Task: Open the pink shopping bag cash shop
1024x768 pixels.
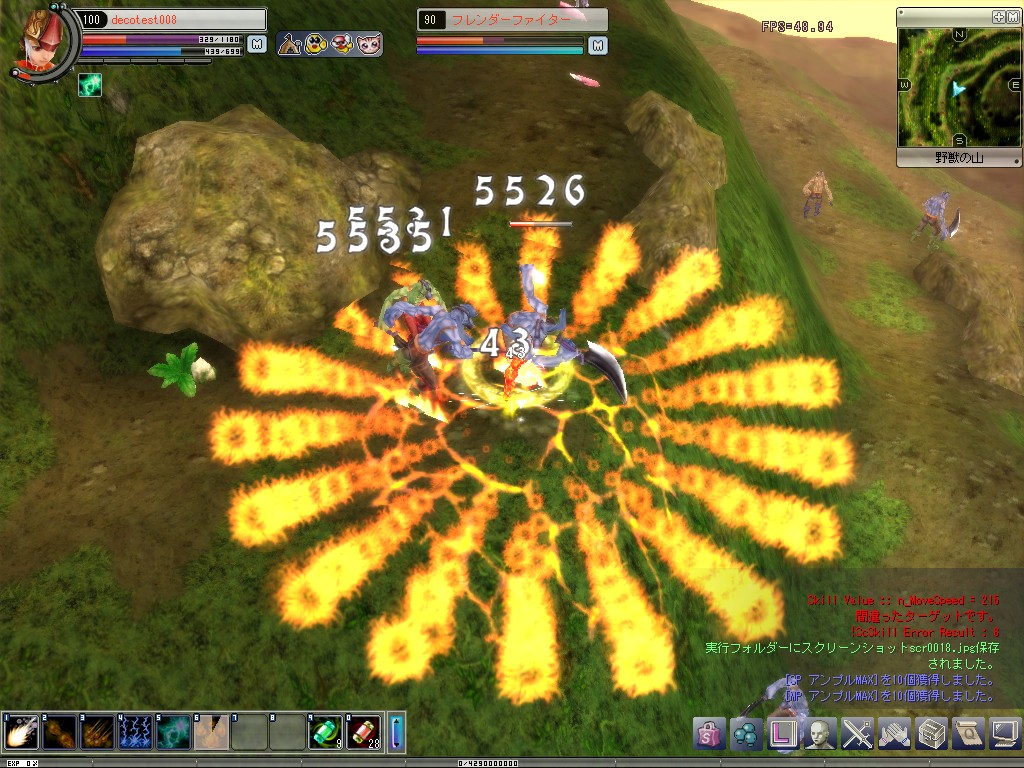Action: [x=708, y=733]
